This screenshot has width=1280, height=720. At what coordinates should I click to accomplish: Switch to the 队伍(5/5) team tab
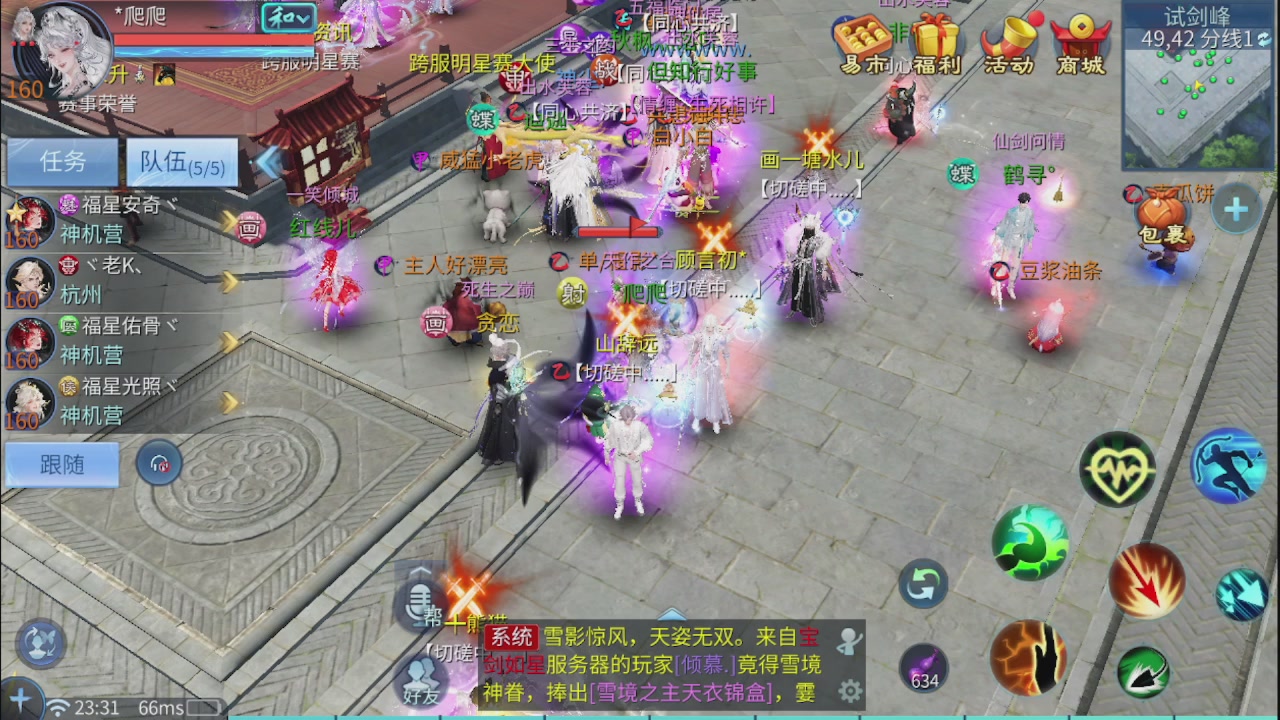180,162
